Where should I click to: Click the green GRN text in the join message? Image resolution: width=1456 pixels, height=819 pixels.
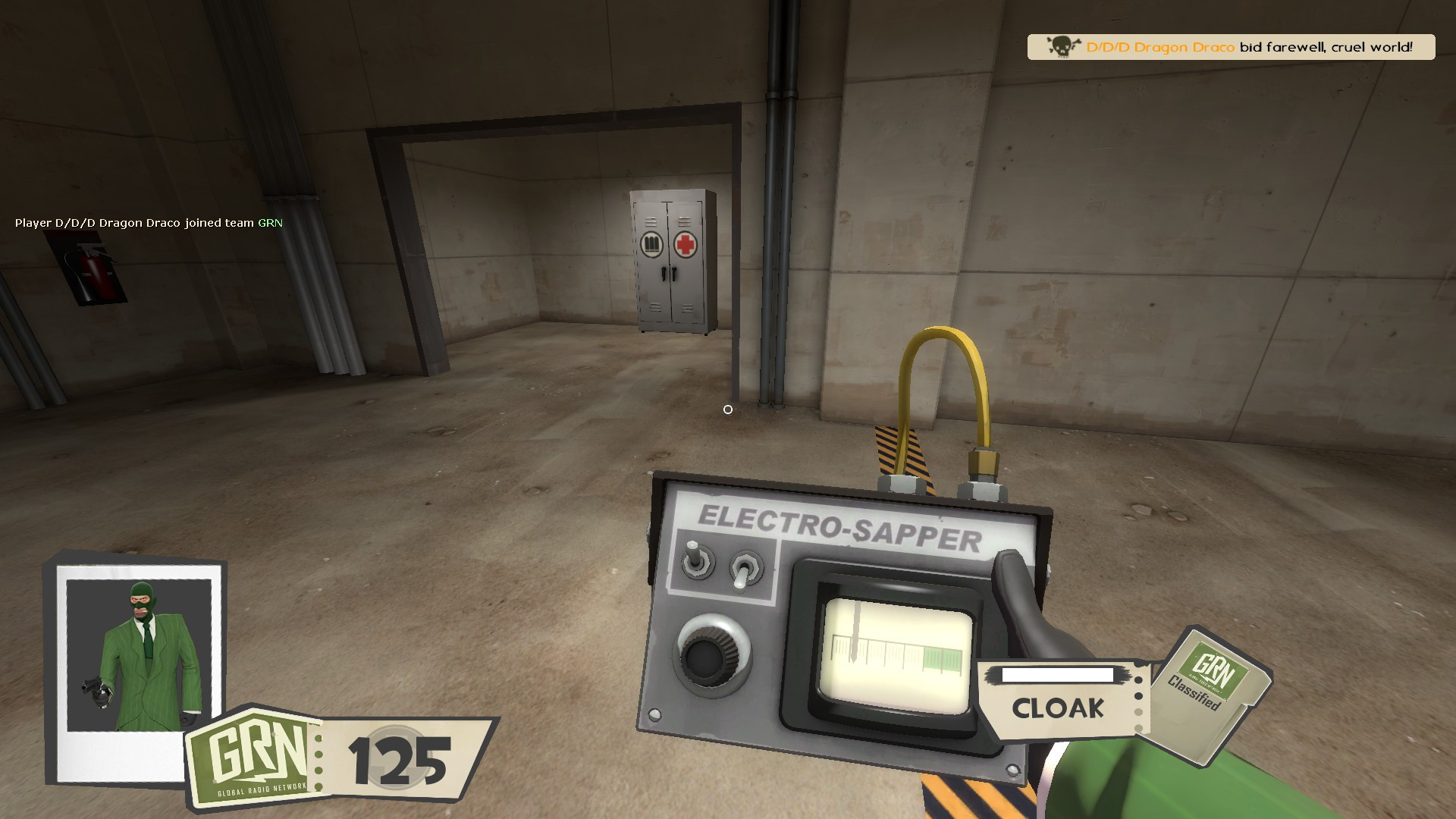pyautogui.click(x=269, y=224)
